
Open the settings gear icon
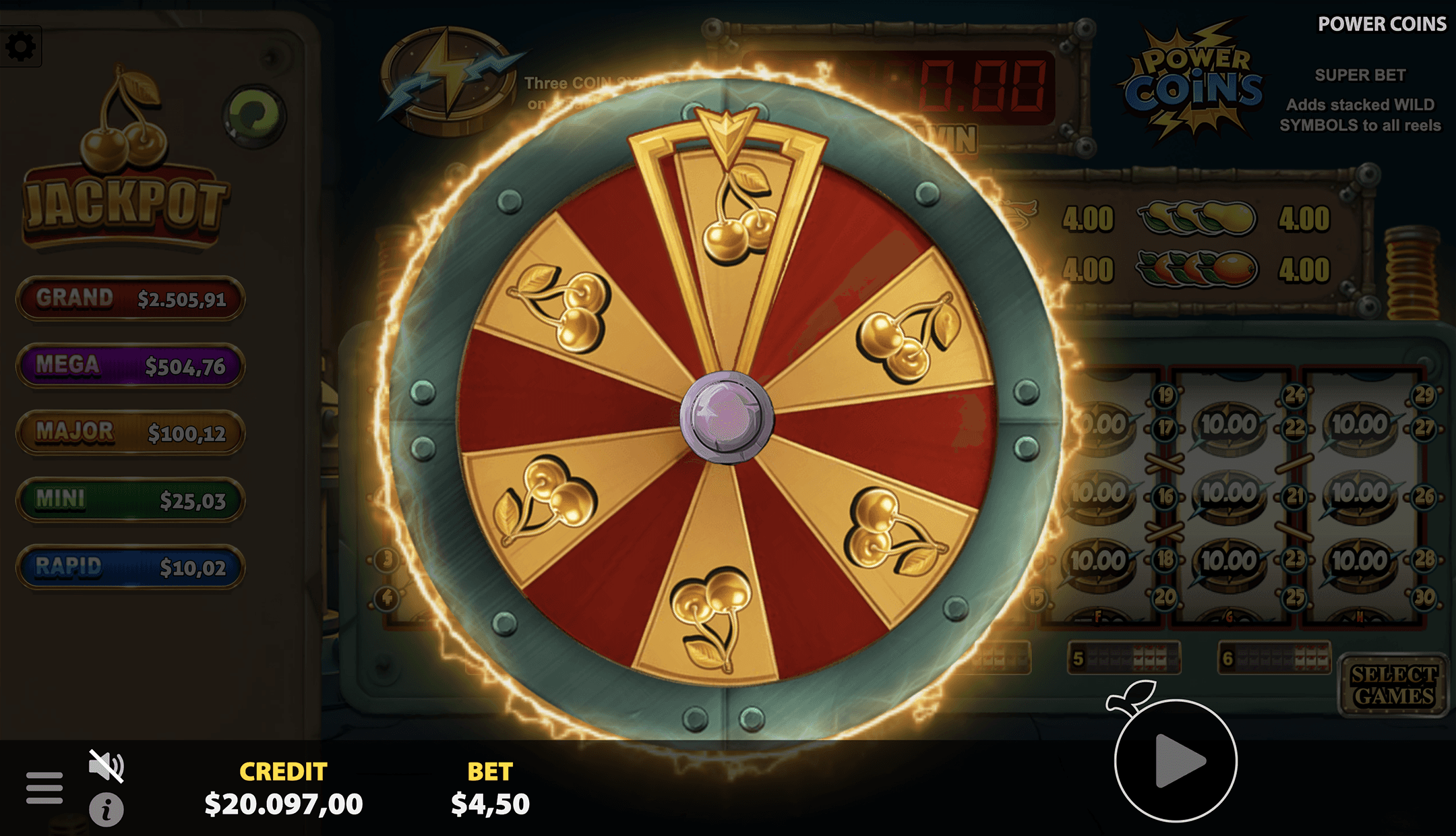[22, 47]
